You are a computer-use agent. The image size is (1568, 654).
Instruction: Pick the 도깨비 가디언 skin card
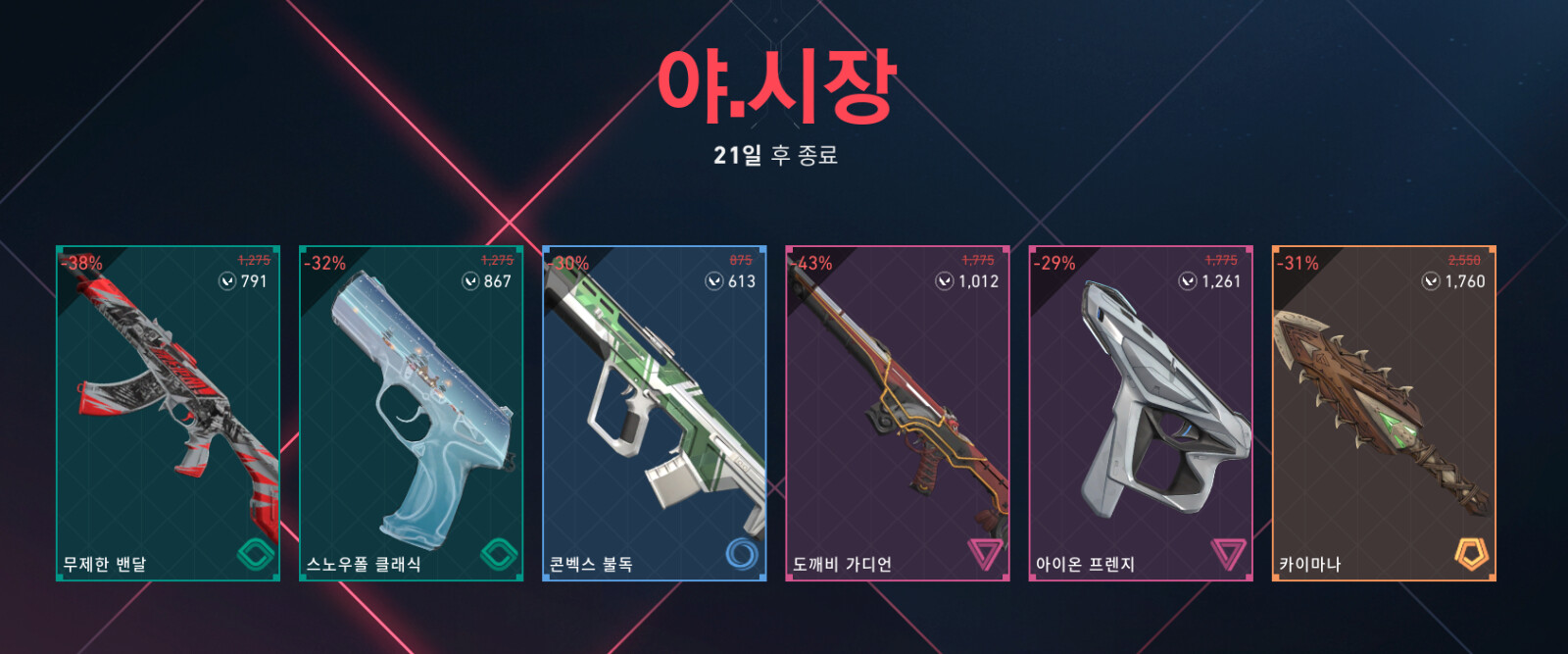coord(897,413)
